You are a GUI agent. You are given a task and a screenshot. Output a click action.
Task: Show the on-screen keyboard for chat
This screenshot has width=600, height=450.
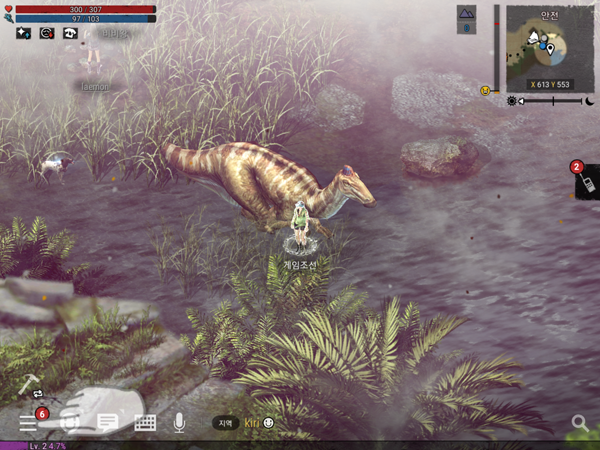(x=144, y=422)
